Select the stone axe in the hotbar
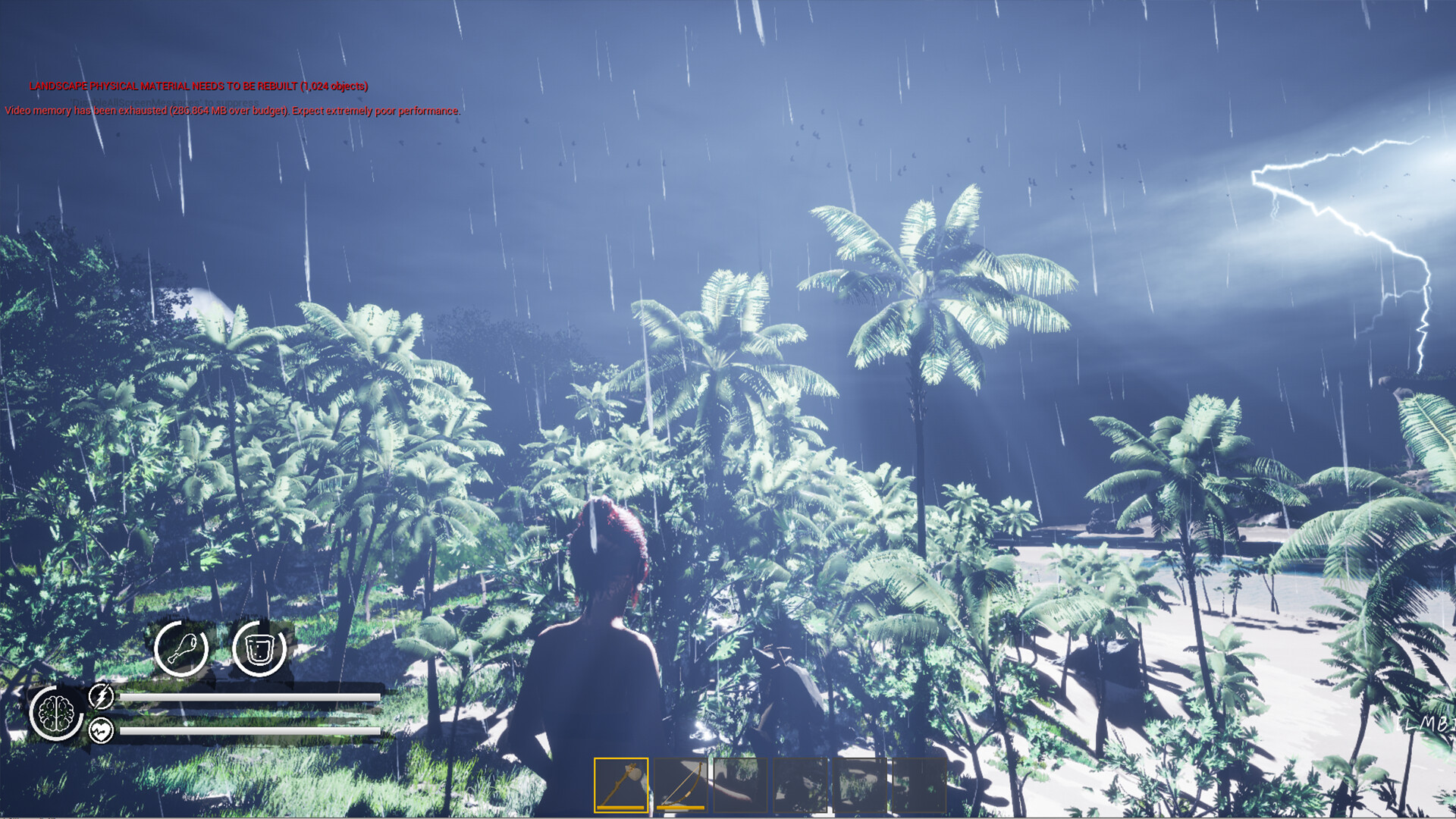This screenshot has width=1456, height=819. tap(620, 784)
